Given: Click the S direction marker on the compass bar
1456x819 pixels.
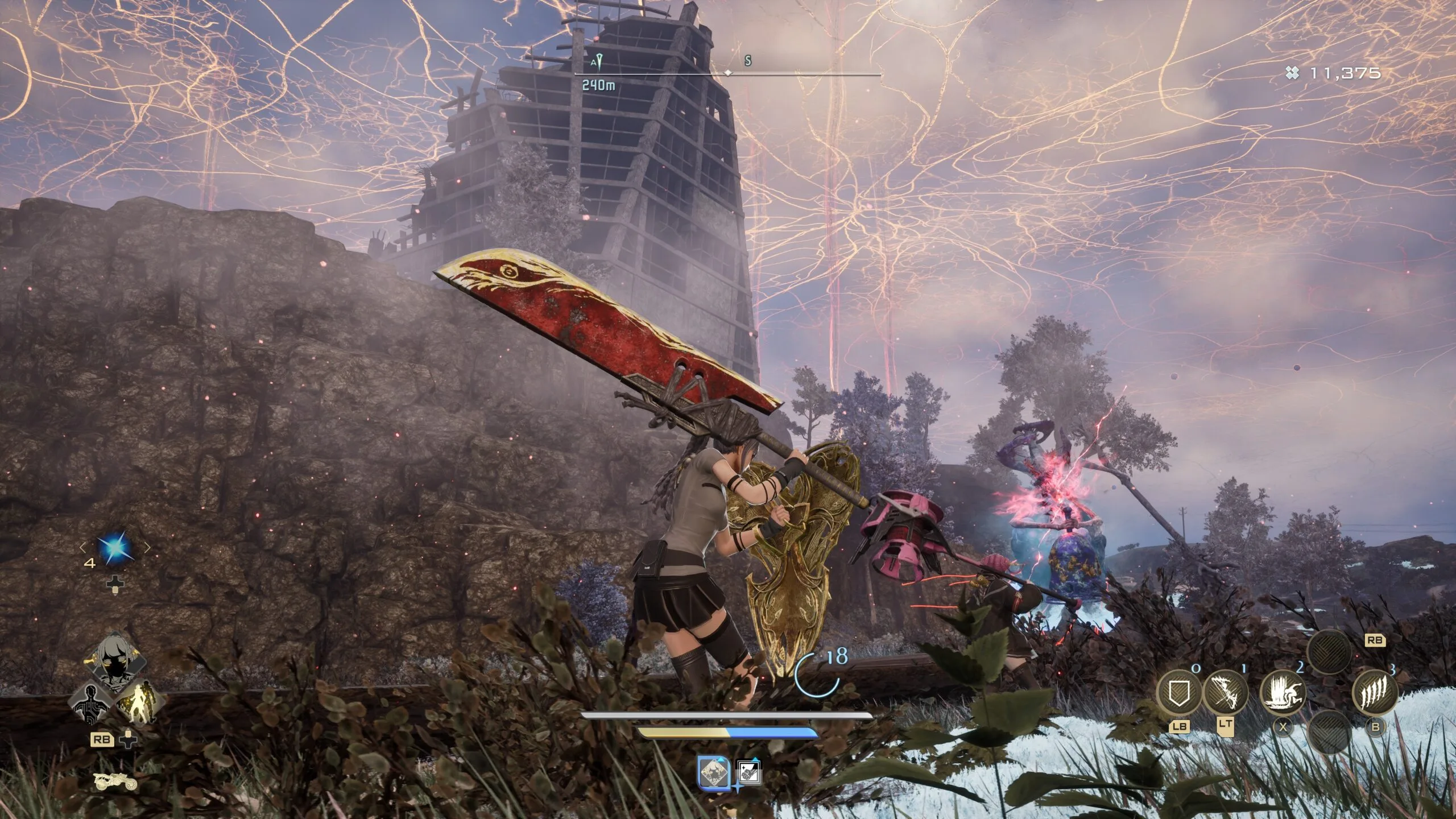Looking at the screenshot, I should pyautogui.click(x=748, y=60).
